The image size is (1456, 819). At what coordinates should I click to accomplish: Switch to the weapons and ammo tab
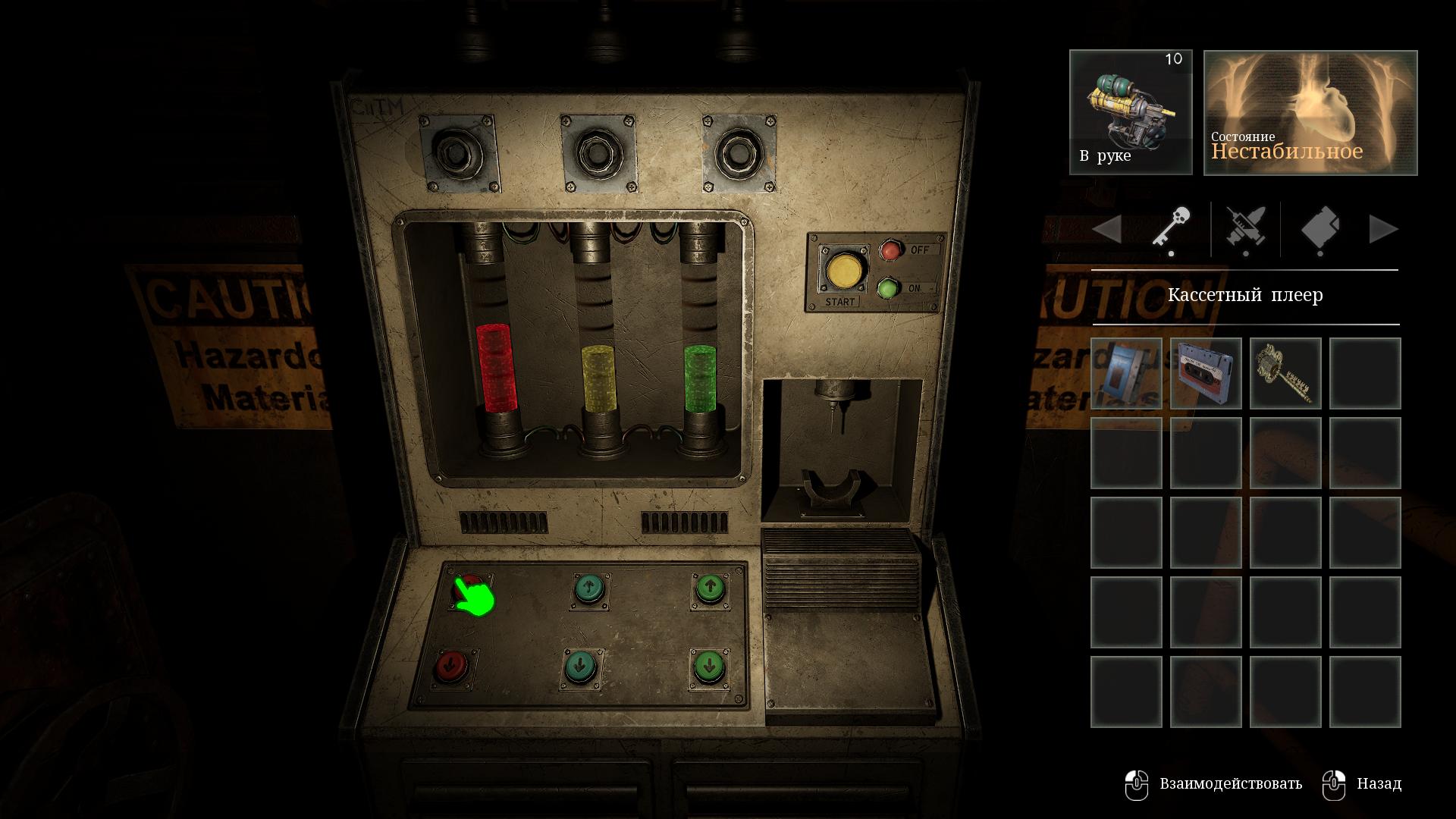[x=1245, y=229]
